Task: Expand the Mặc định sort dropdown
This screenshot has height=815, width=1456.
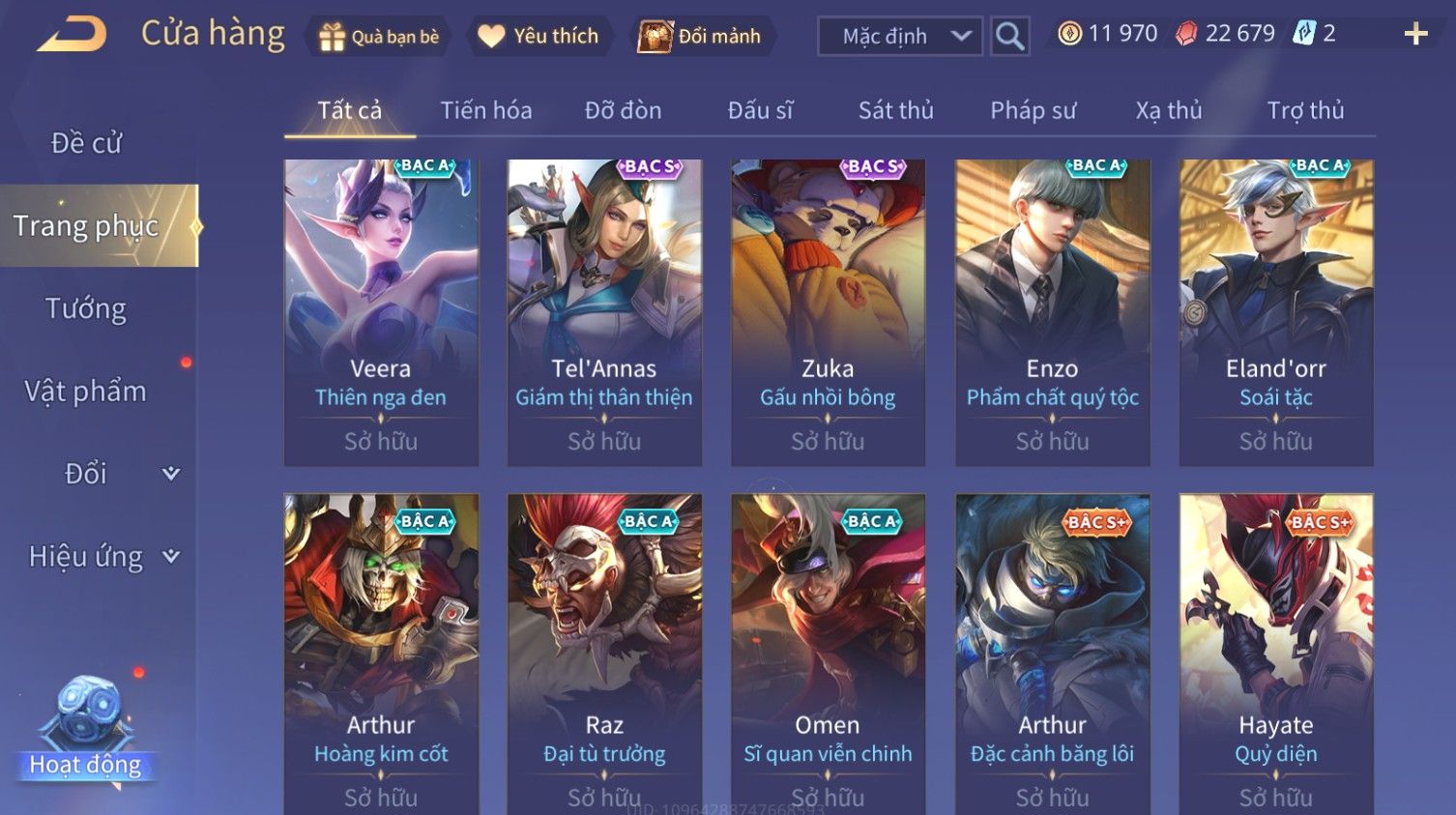Action: [x=900, y=37]
